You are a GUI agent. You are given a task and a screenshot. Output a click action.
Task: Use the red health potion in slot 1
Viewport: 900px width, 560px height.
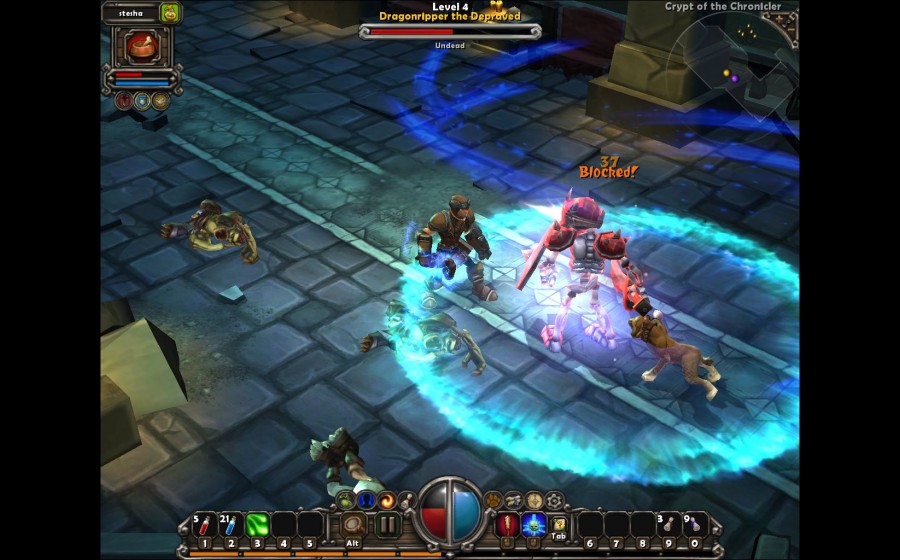click(x=204, y=524)
